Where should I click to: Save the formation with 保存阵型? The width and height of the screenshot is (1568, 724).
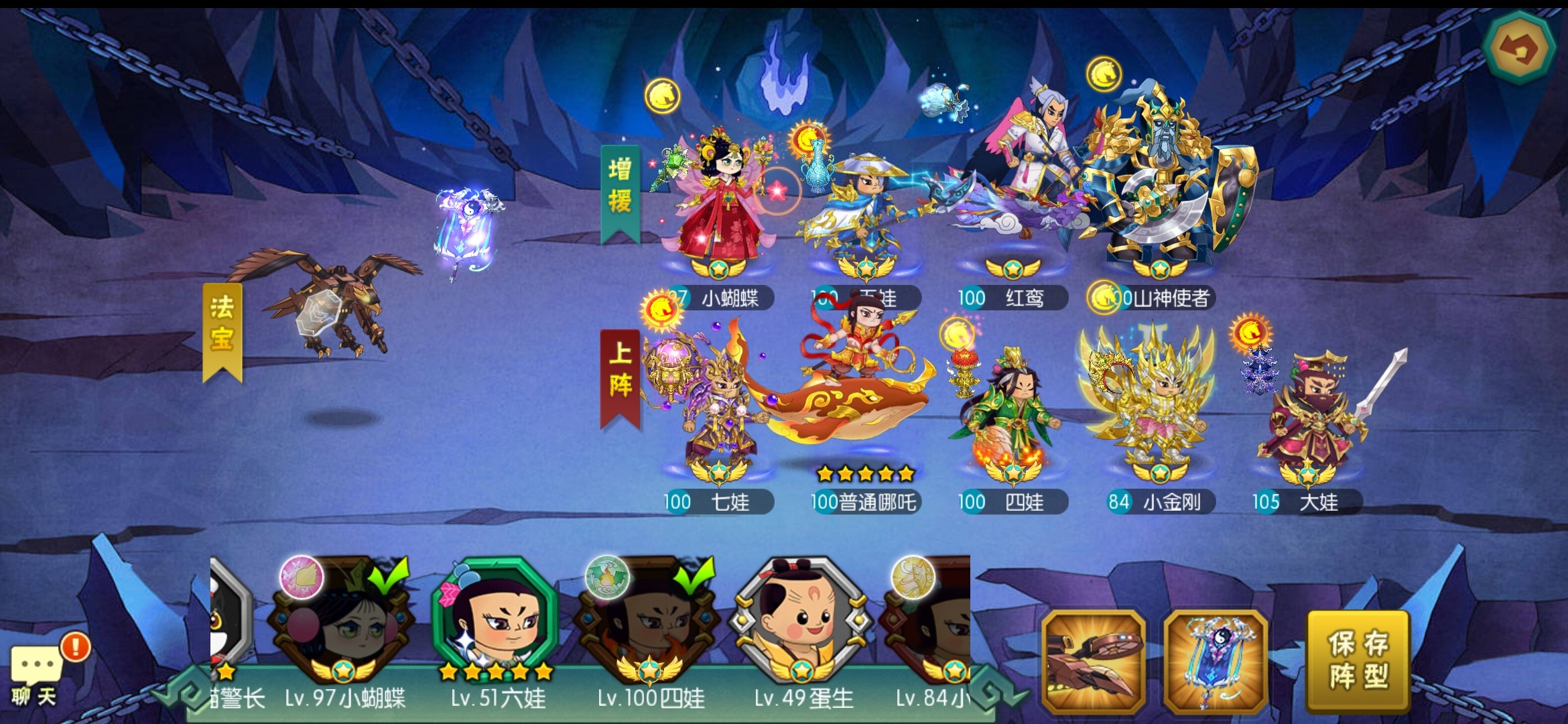click(x=1358, y=660)
